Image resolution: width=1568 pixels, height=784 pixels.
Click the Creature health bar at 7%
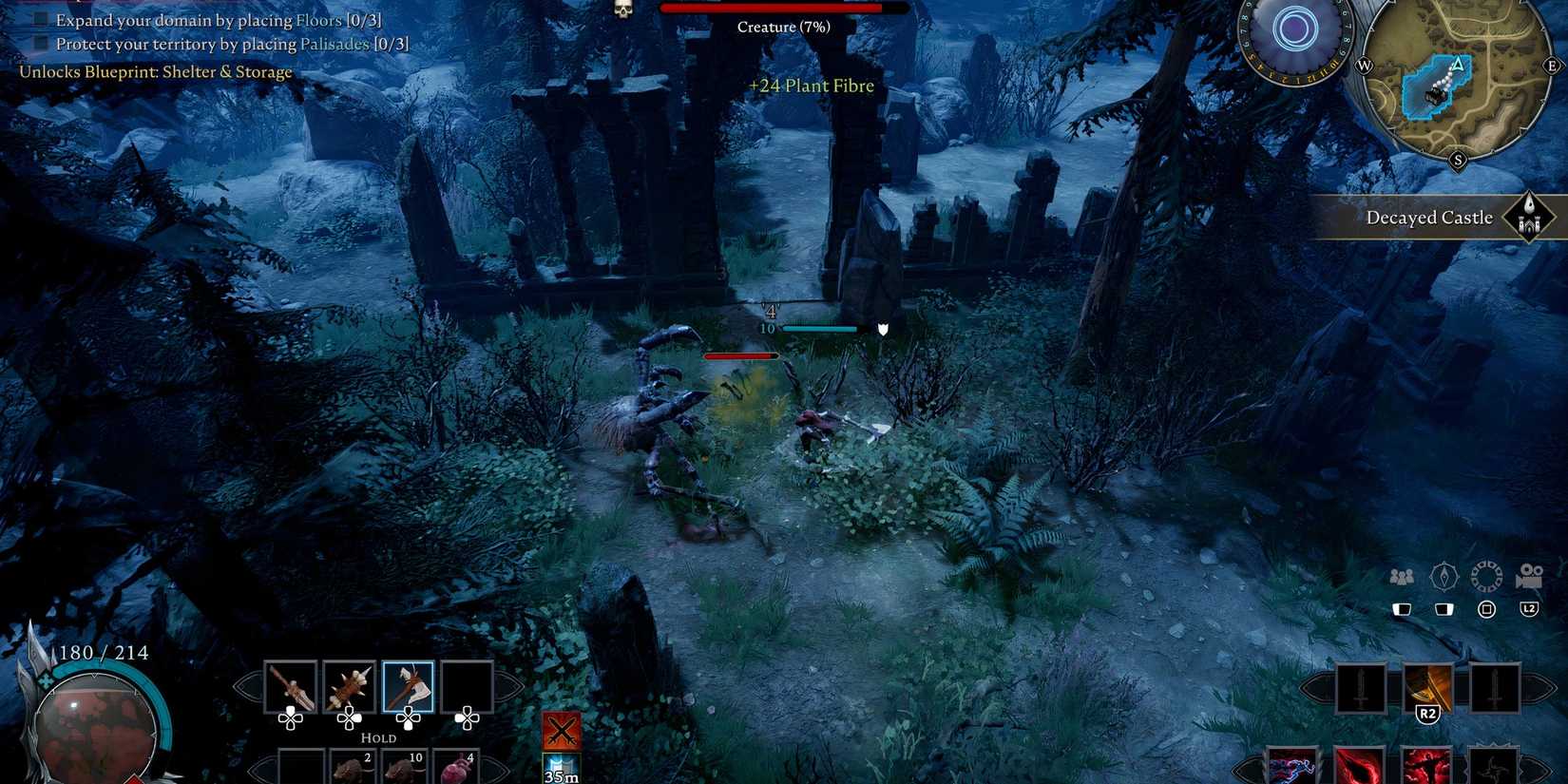pos(781,9)
